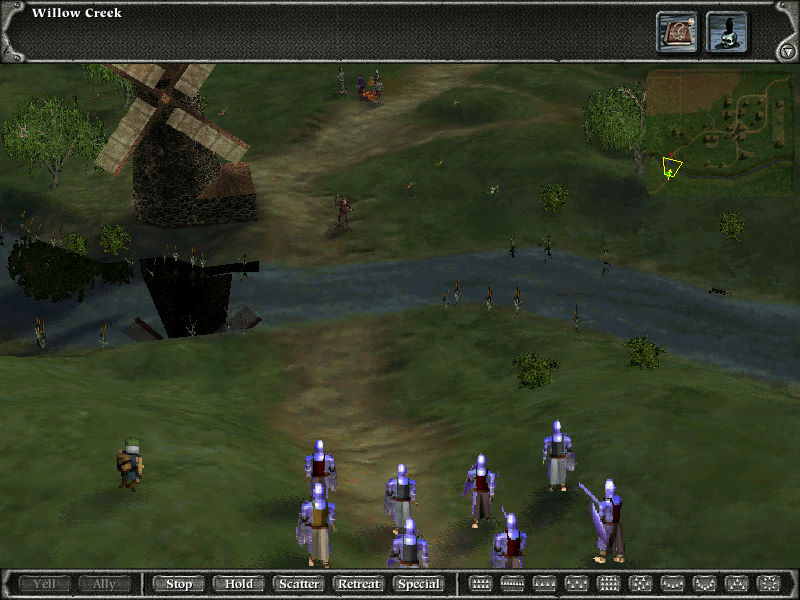Order a Retreat
800x600 pixels.
tap(359, 583)
